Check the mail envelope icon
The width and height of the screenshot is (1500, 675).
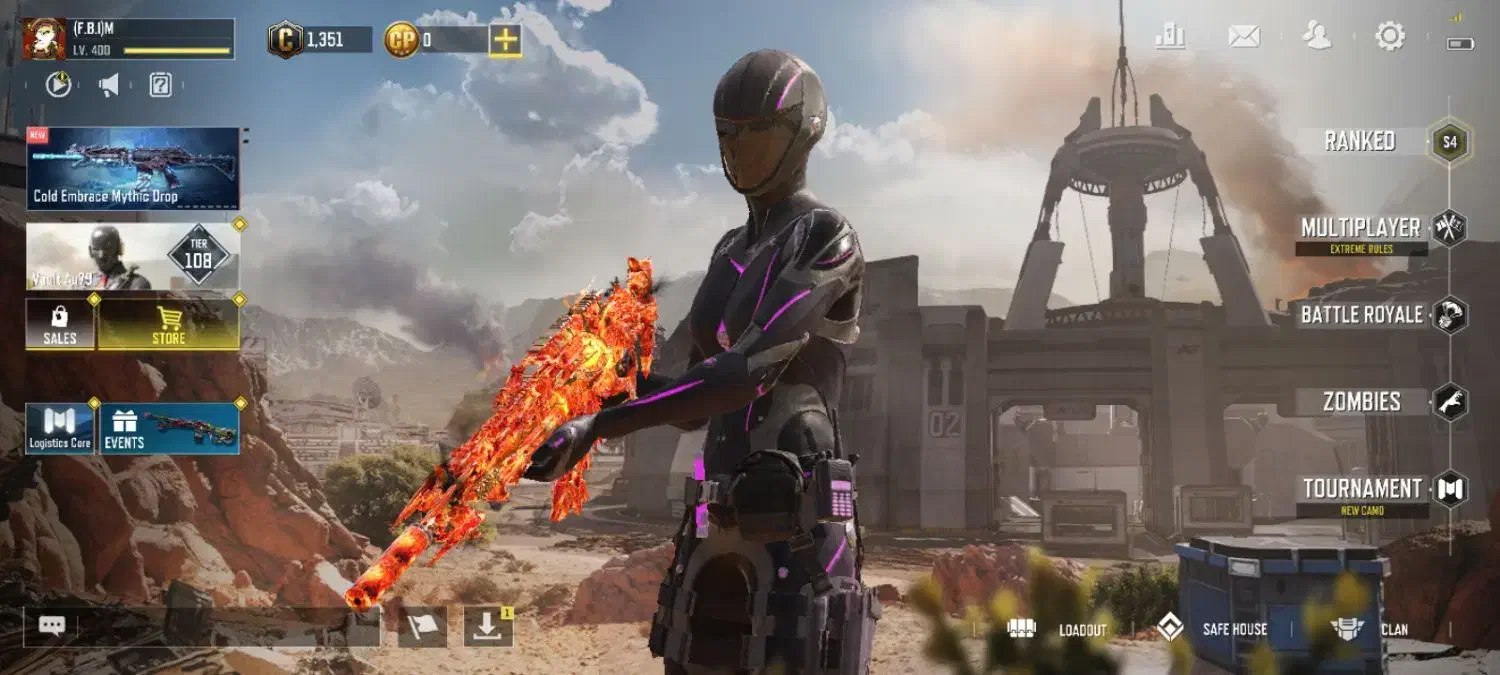click(x=1244, y=37)
